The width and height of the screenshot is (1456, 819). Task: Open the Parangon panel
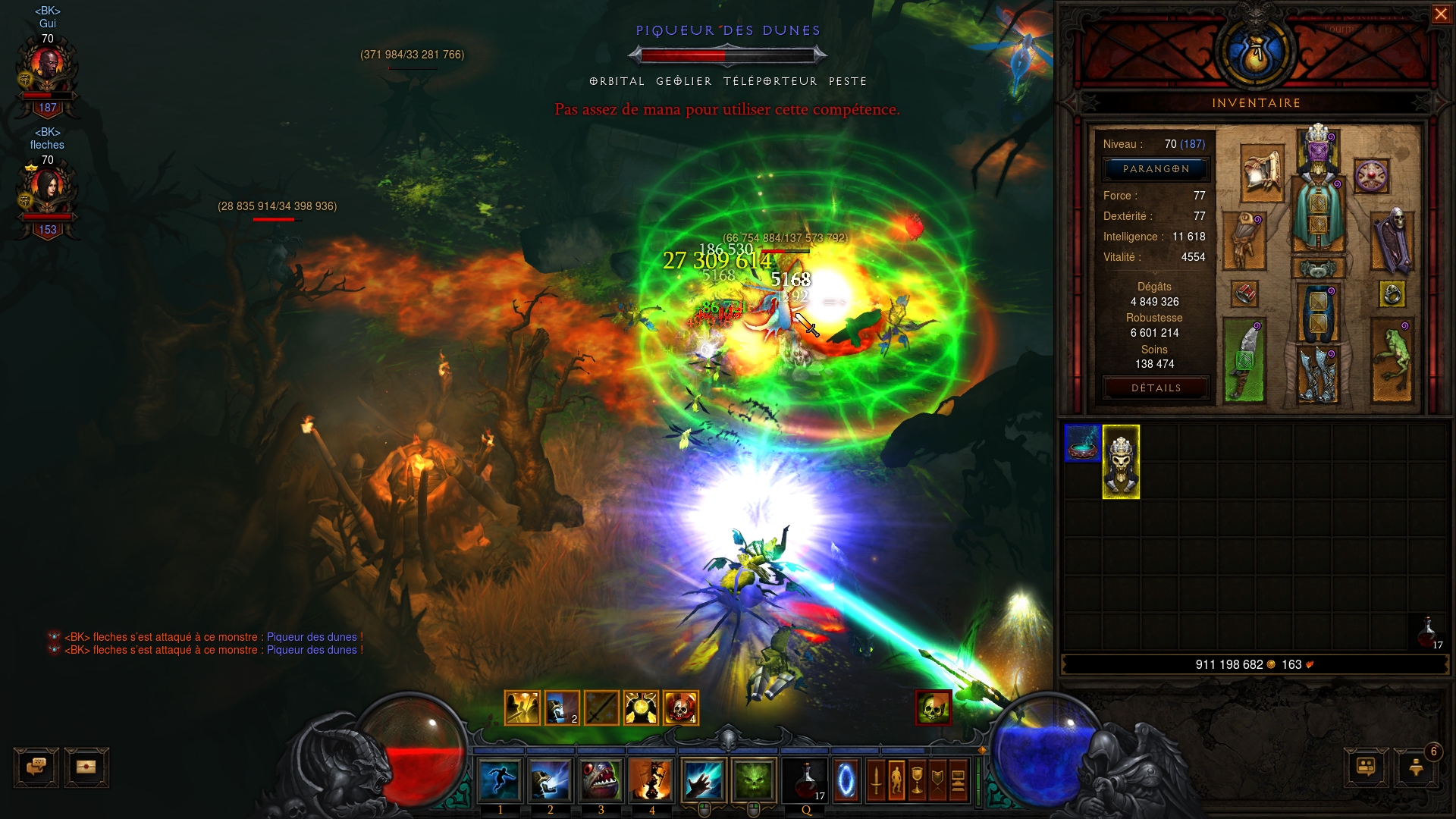pos(1156,169)
